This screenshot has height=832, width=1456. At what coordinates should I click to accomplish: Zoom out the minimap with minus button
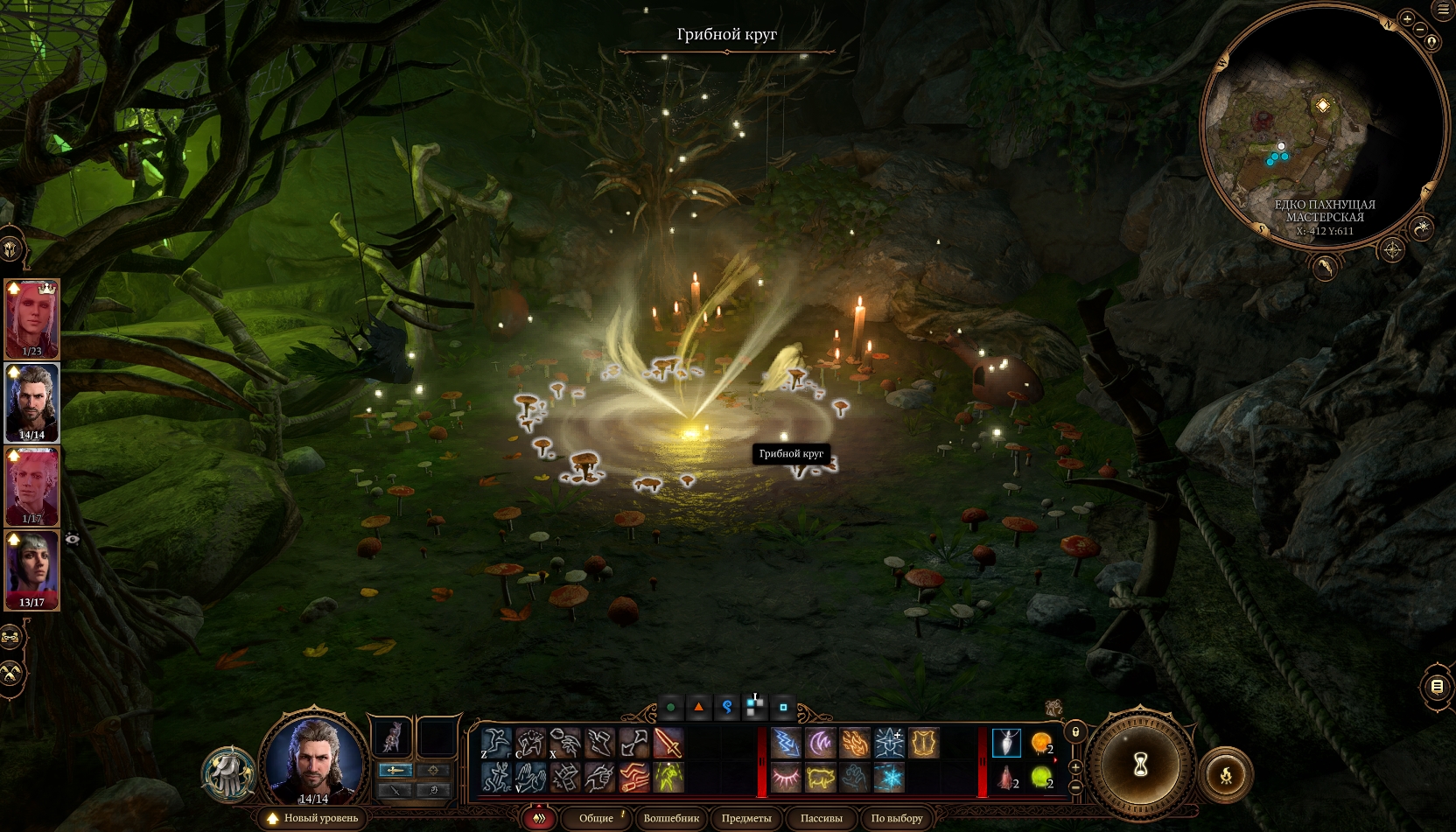pos(1420,29)
